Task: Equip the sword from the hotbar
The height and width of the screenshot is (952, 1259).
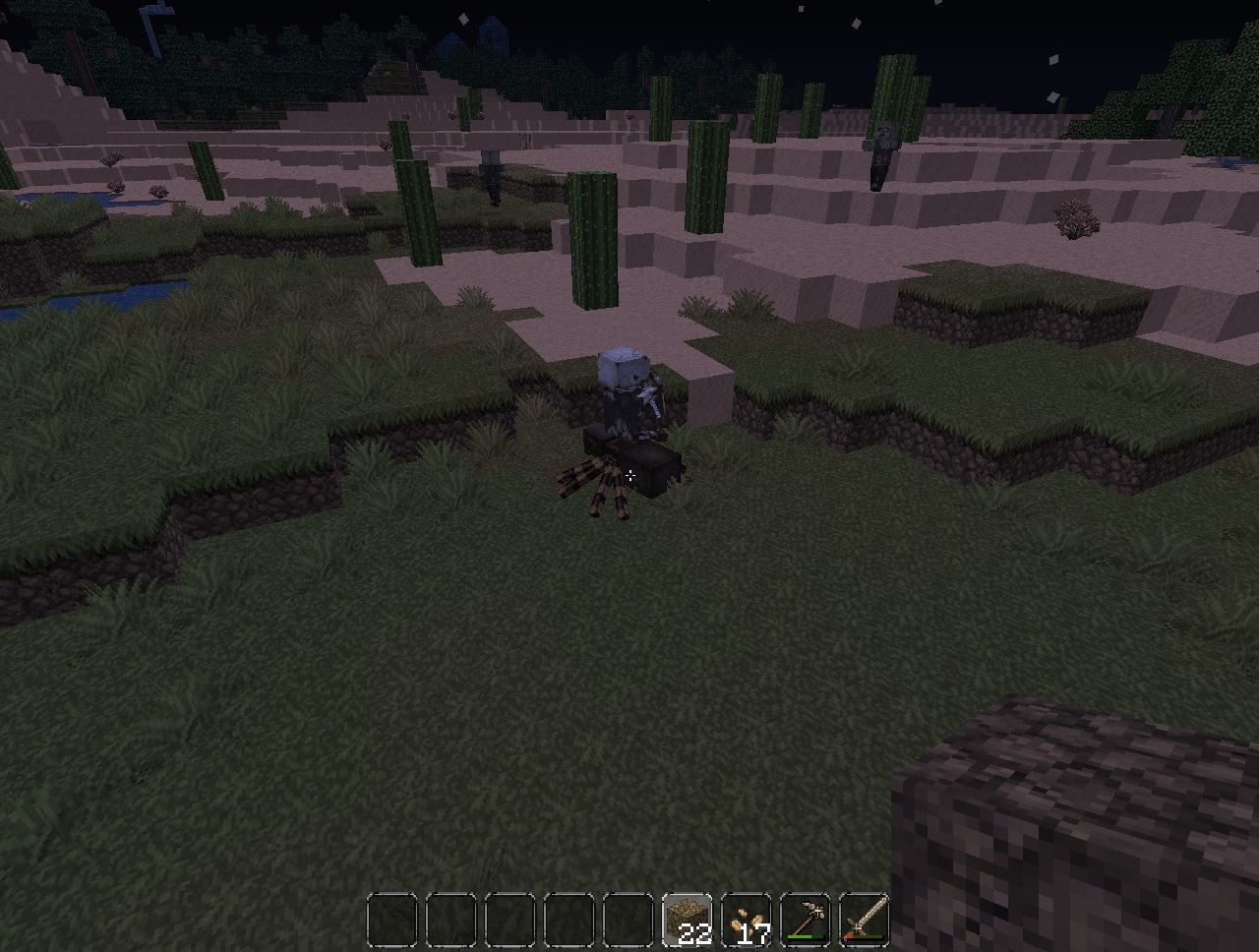Action: tap(865, 921)
